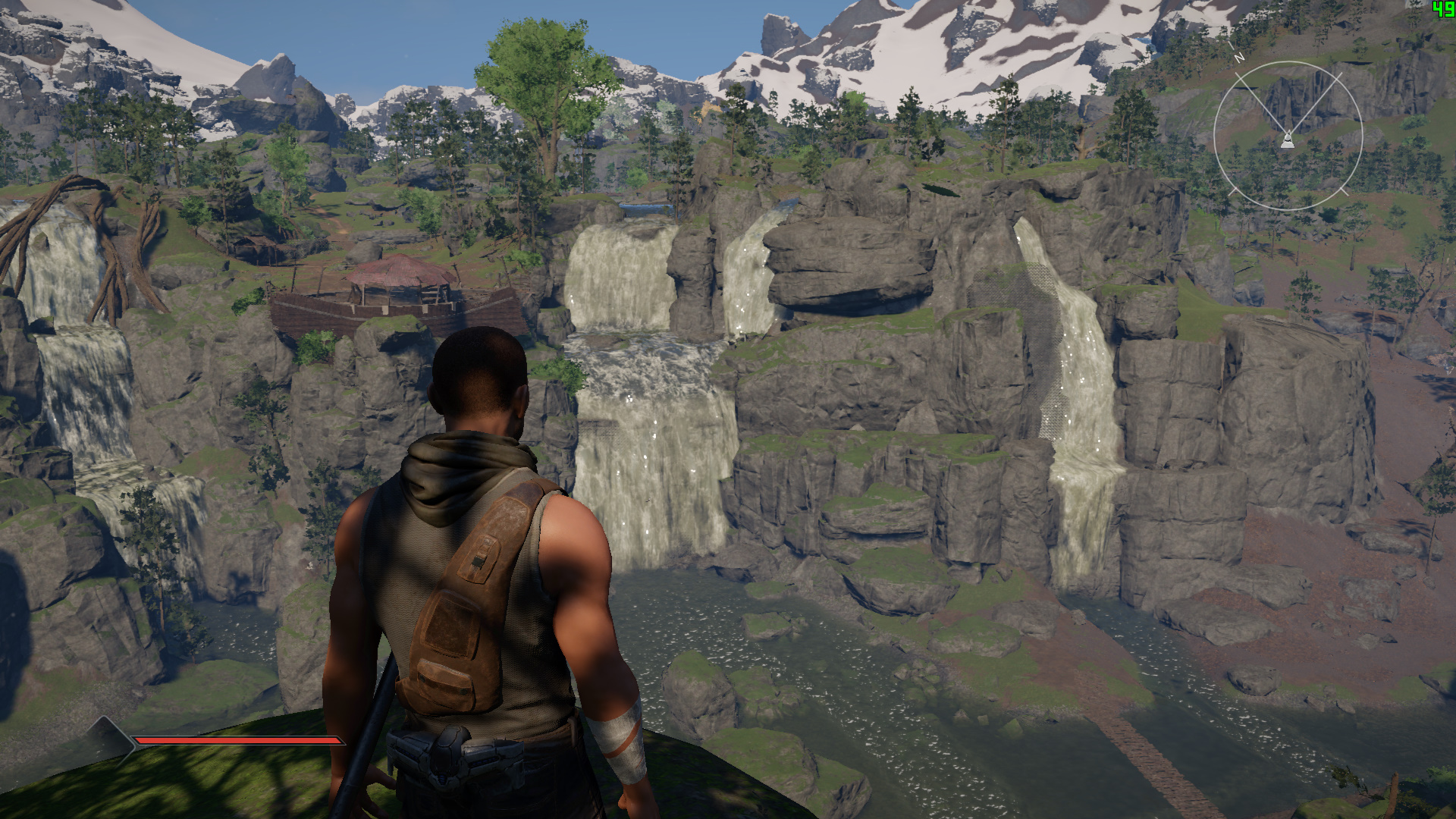Select the north "N" marker on the compass
This screenshot has width=1456, height=819.
1239,55
